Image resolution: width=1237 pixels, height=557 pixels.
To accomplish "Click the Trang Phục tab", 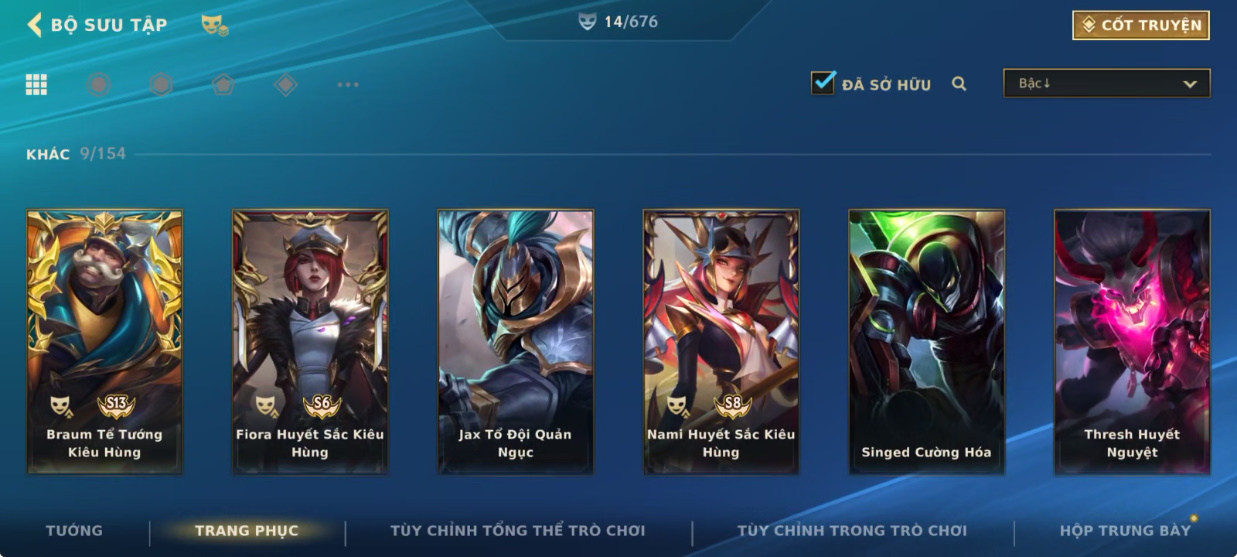I will [x=246, y=531].
